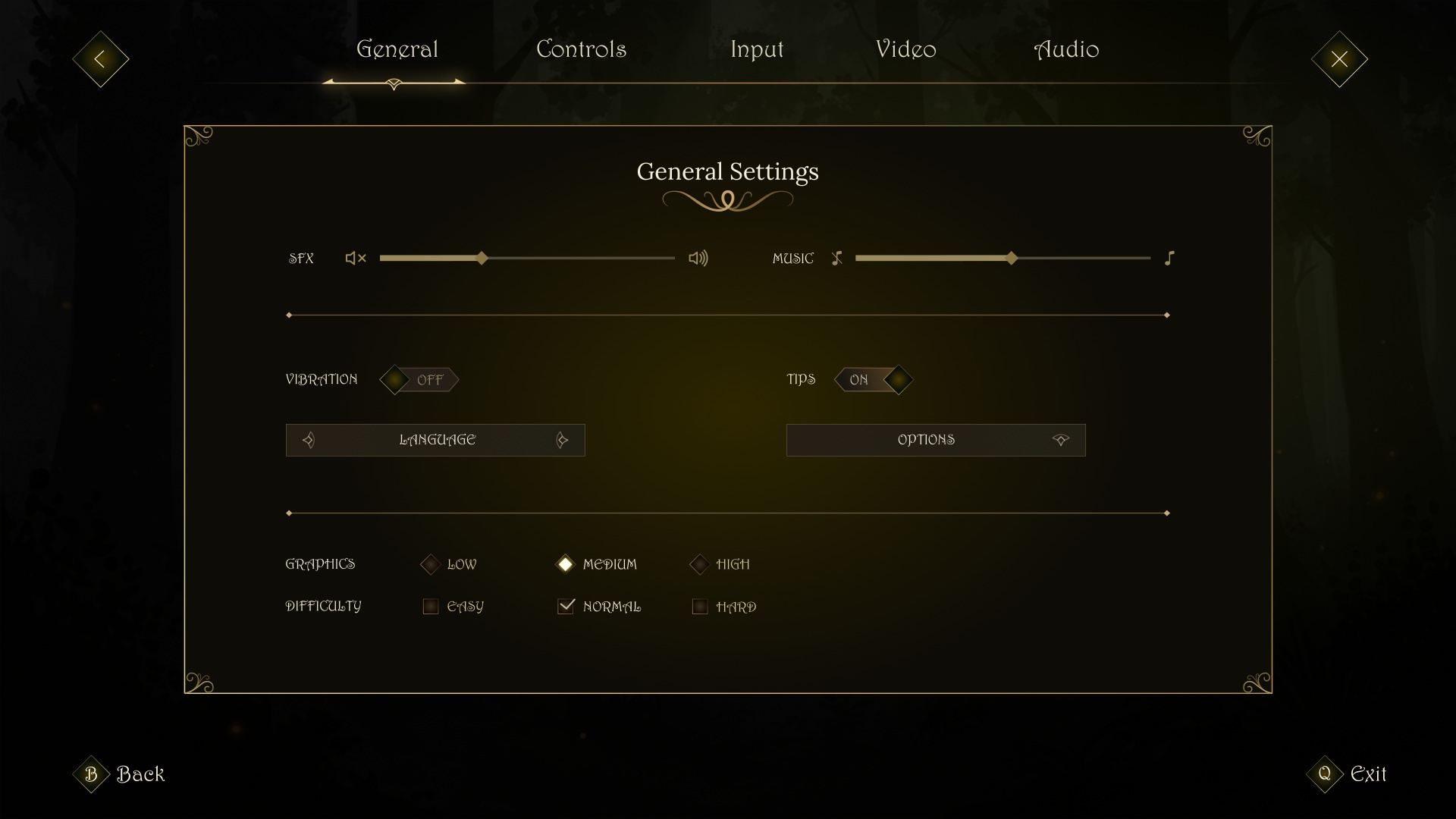This screenshot has height=819, width=1456.
Task: Click the loud speaker icon beside SFX slider
Action: pyautogui.click(x=698, y=258)
